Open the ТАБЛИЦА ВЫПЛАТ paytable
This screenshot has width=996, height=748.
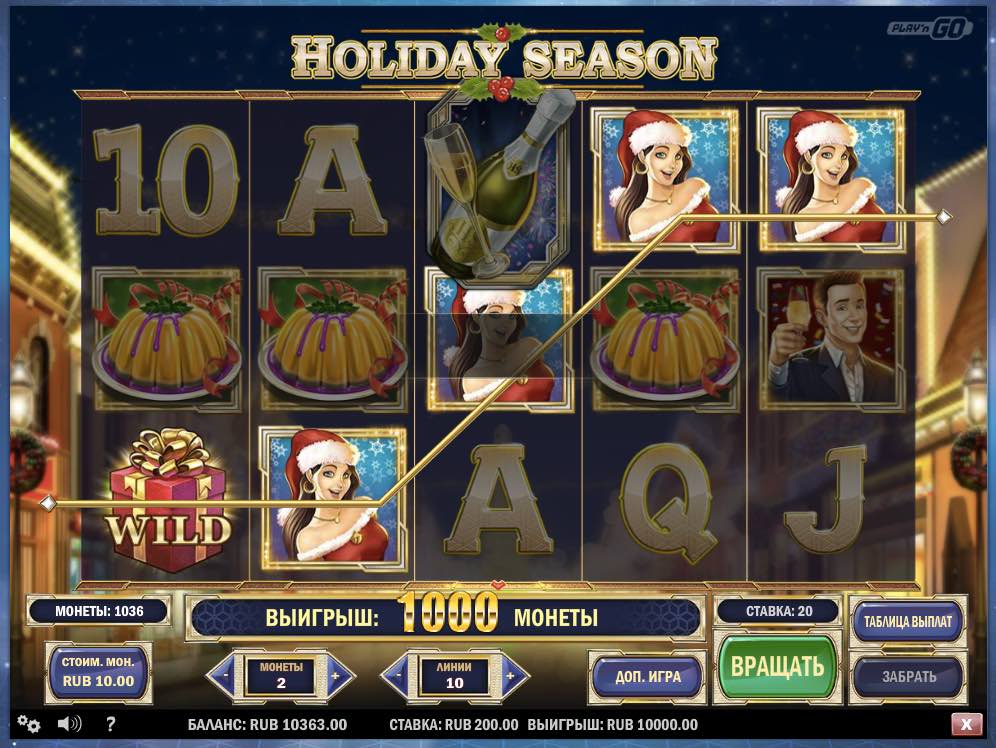[908, 620]
